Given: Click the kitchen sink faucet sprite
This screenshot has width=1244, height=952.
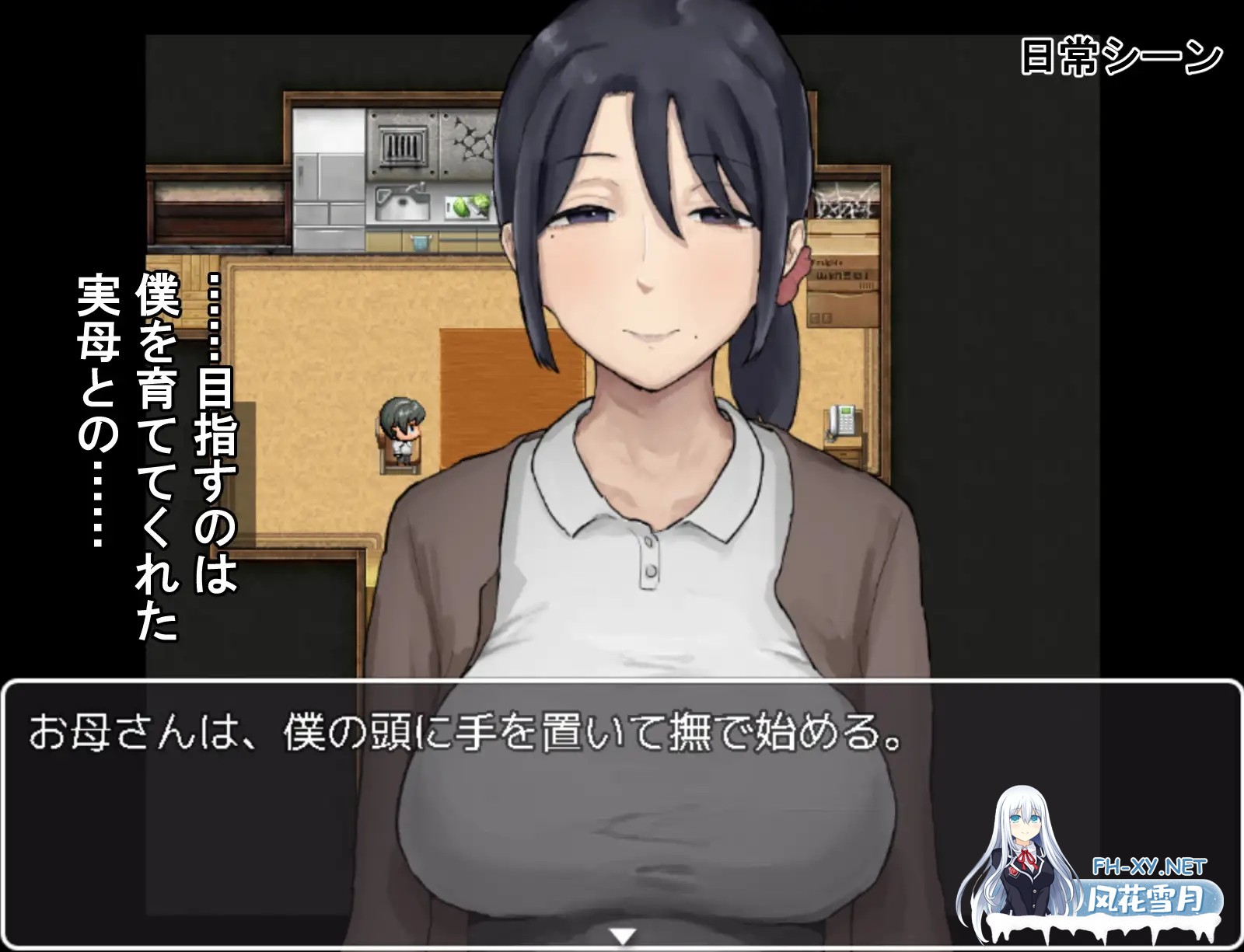Looking at the screenshot, I should (417, 189).
